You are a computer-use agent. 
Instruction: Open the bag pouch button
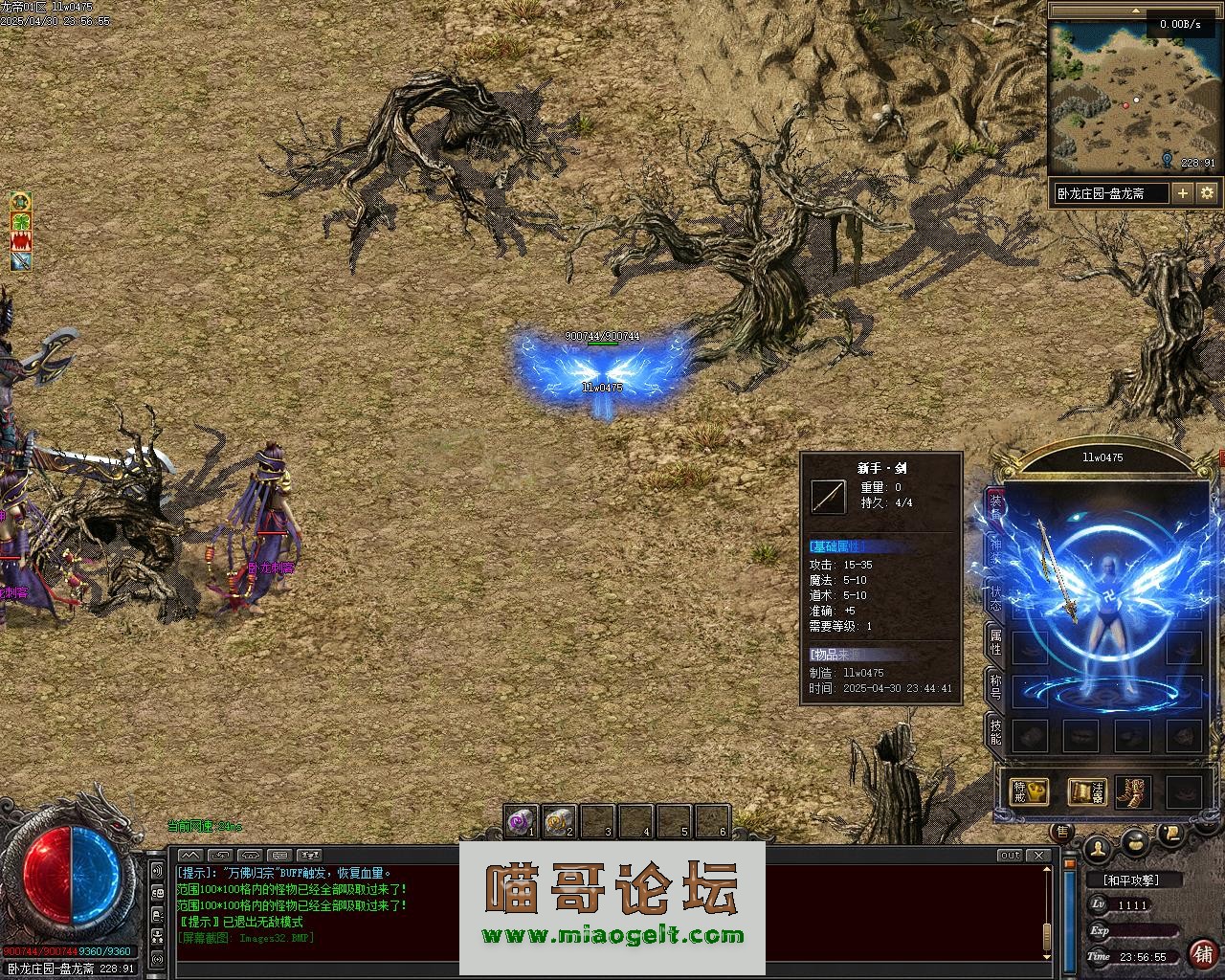[1135, 844]
